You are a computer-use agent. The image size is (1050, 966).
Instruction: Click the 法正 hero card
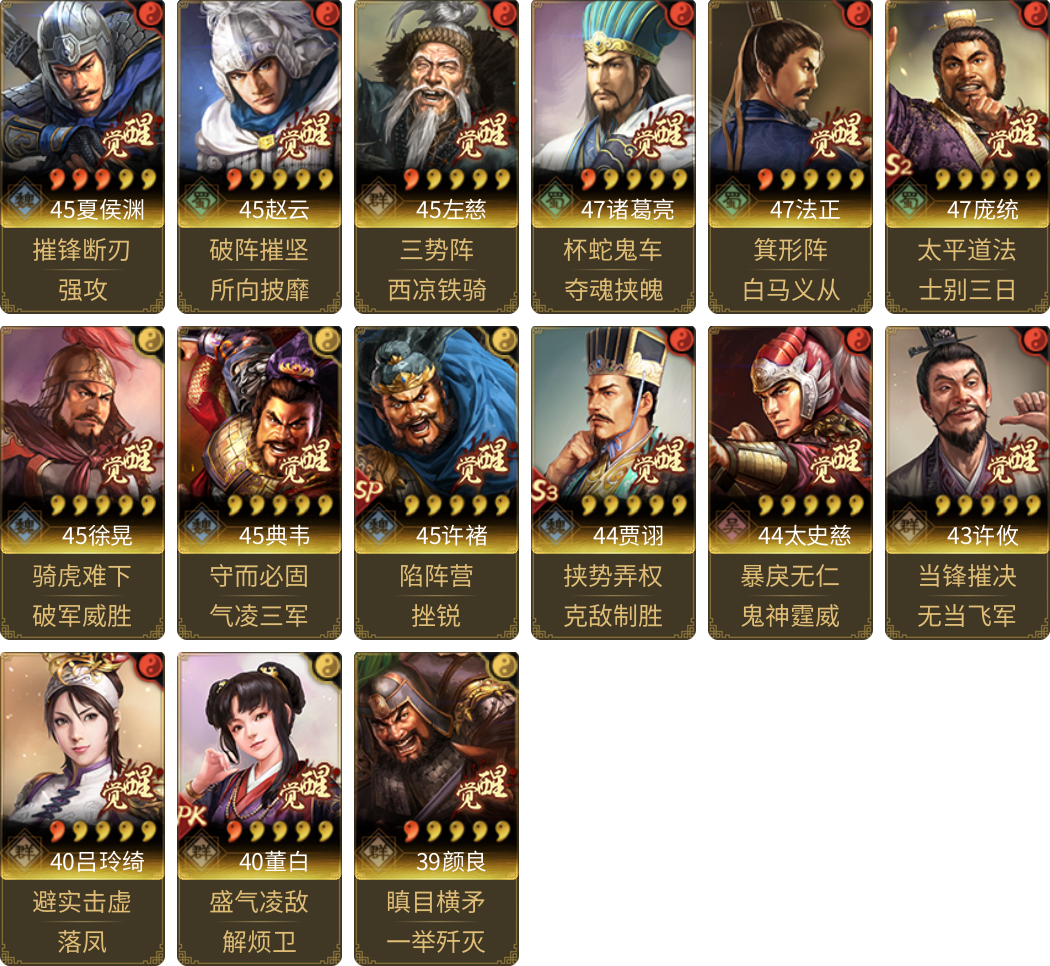coord(790,110)
